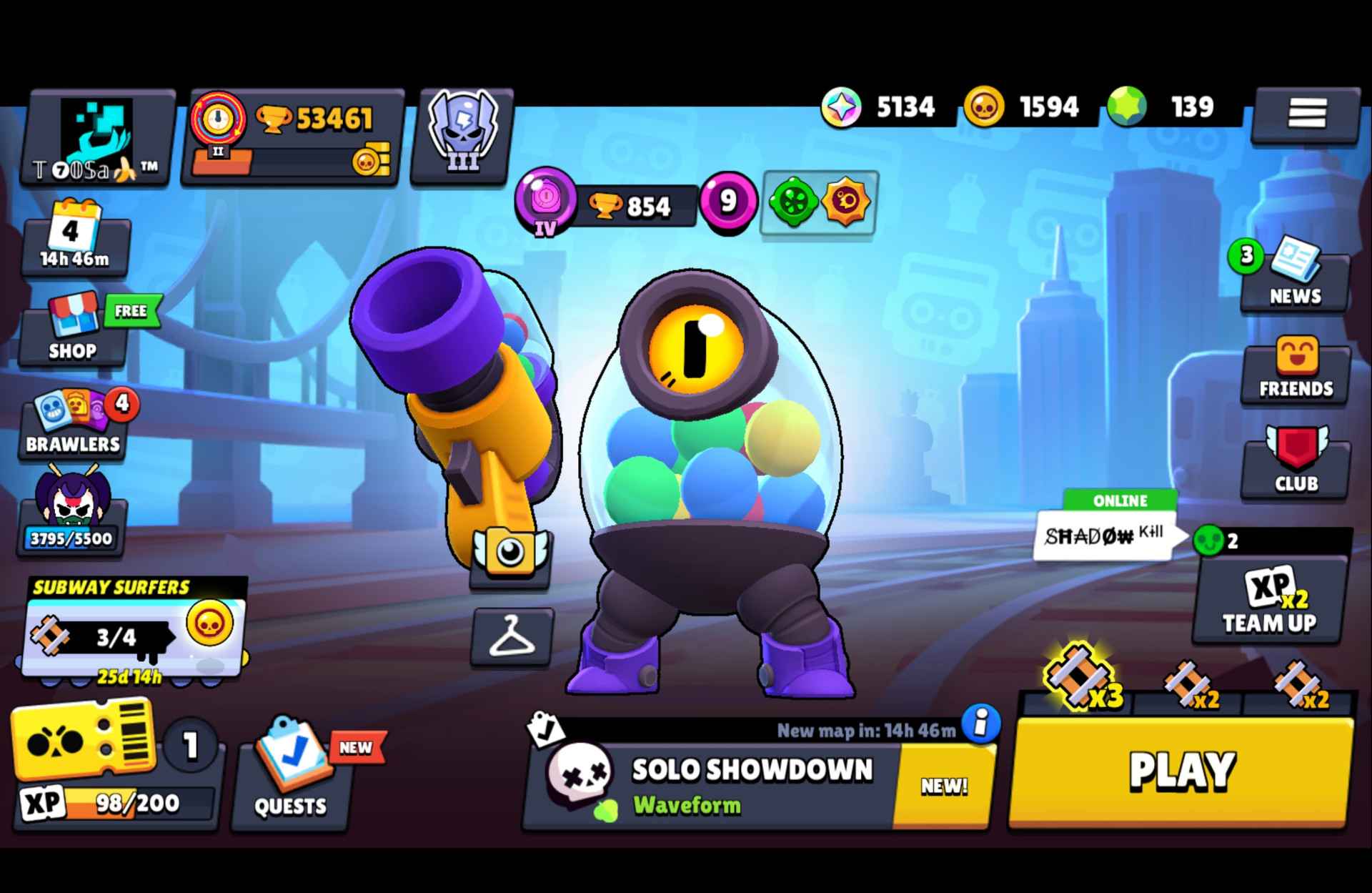
Task: Open the skin selector hanger icon
Action: tap(513, 635)
